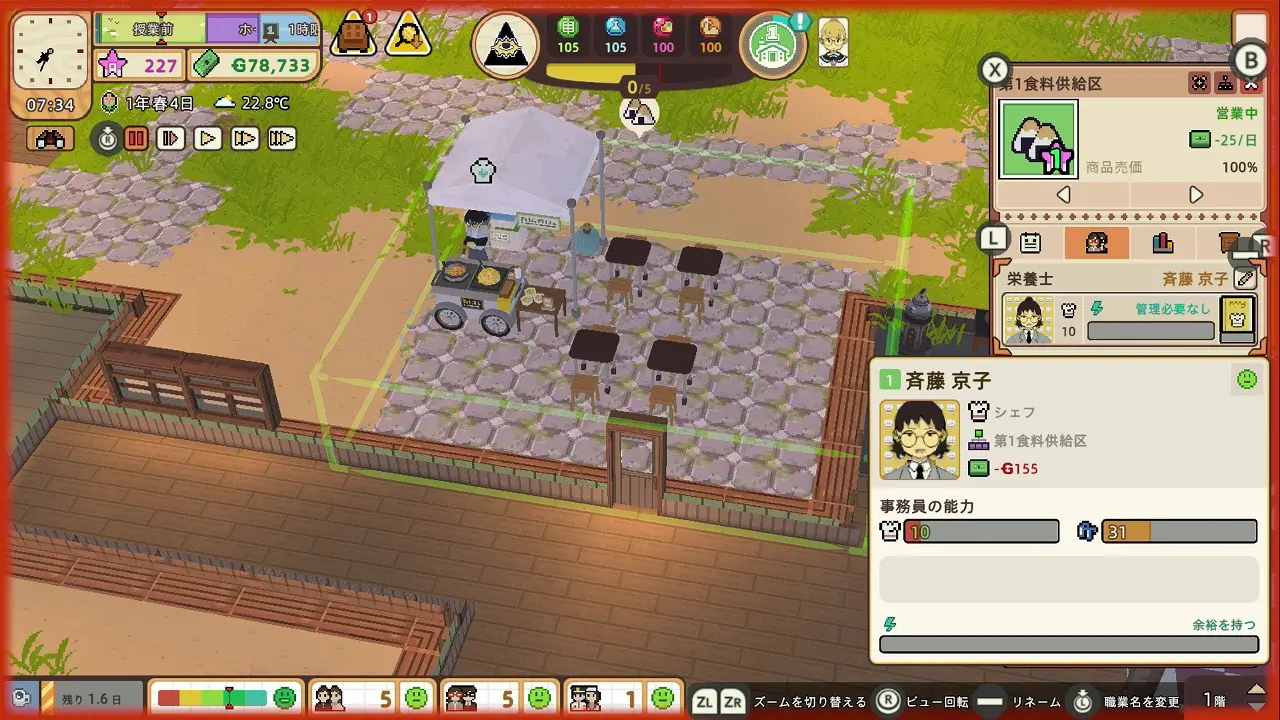Open the green school building notification

(773, 45)
